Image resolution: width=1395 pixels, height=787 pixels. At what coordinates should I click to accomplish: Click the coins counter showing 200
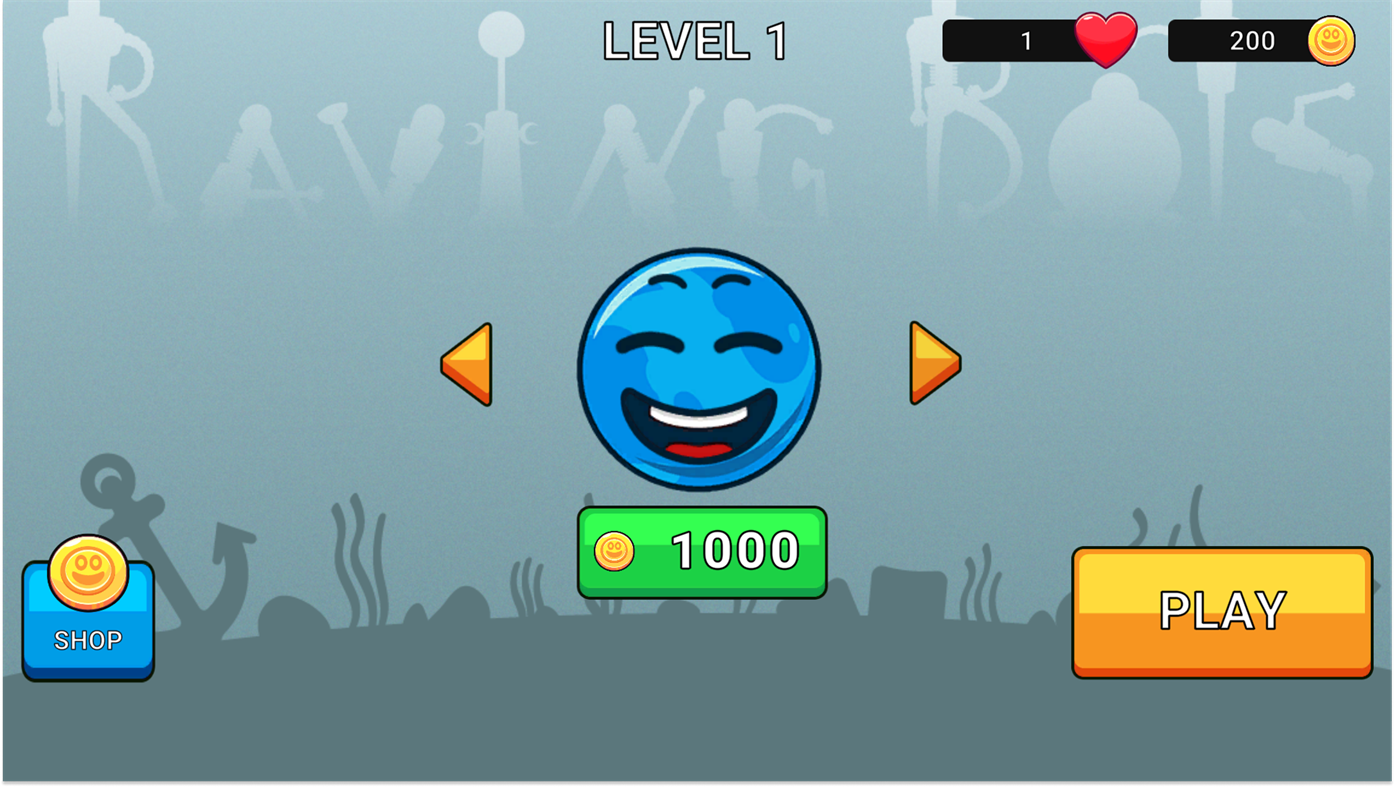click(1251, 39)
